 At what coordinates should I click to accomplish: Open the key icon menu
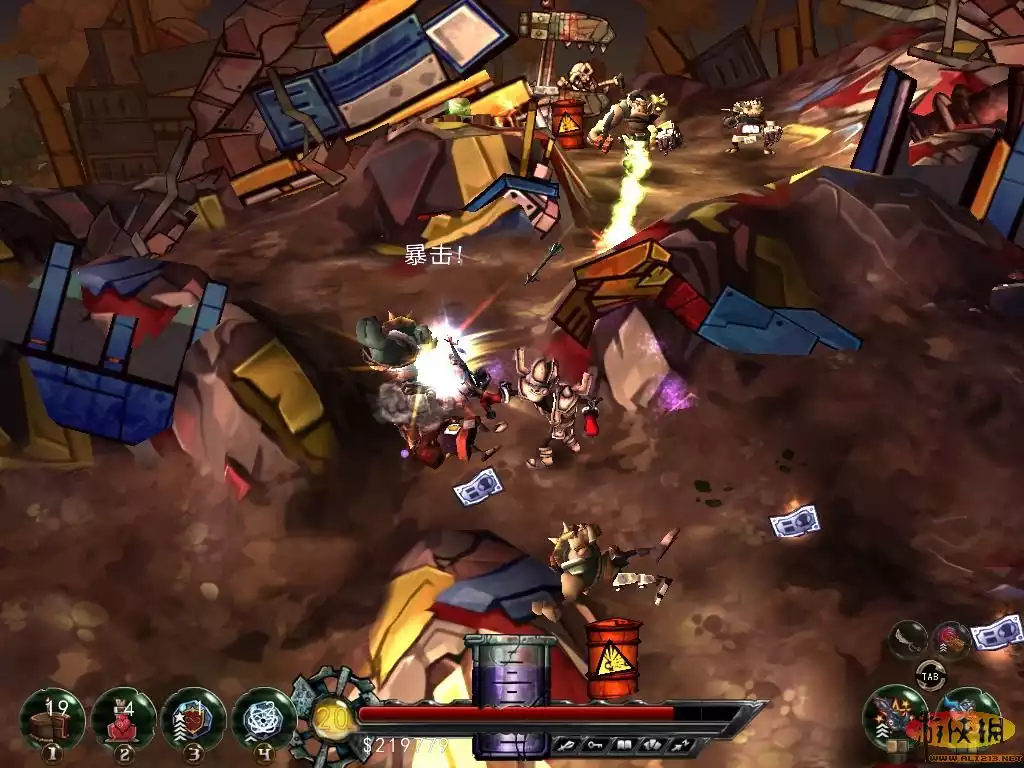(595, 745)
